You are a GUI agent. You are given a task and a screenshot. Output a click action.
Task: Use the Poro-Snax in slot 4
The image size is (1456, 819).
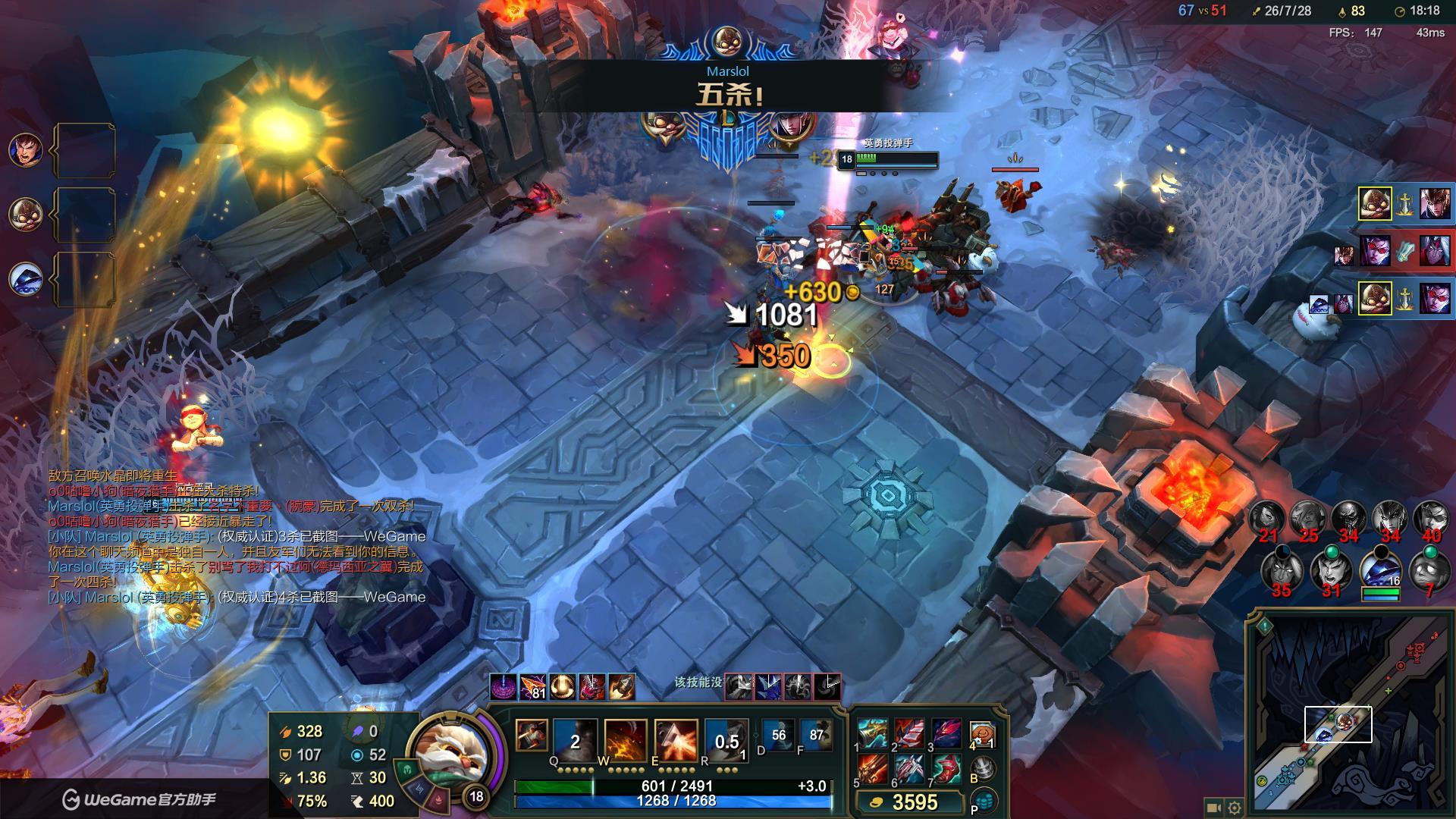tap(982, 734)
